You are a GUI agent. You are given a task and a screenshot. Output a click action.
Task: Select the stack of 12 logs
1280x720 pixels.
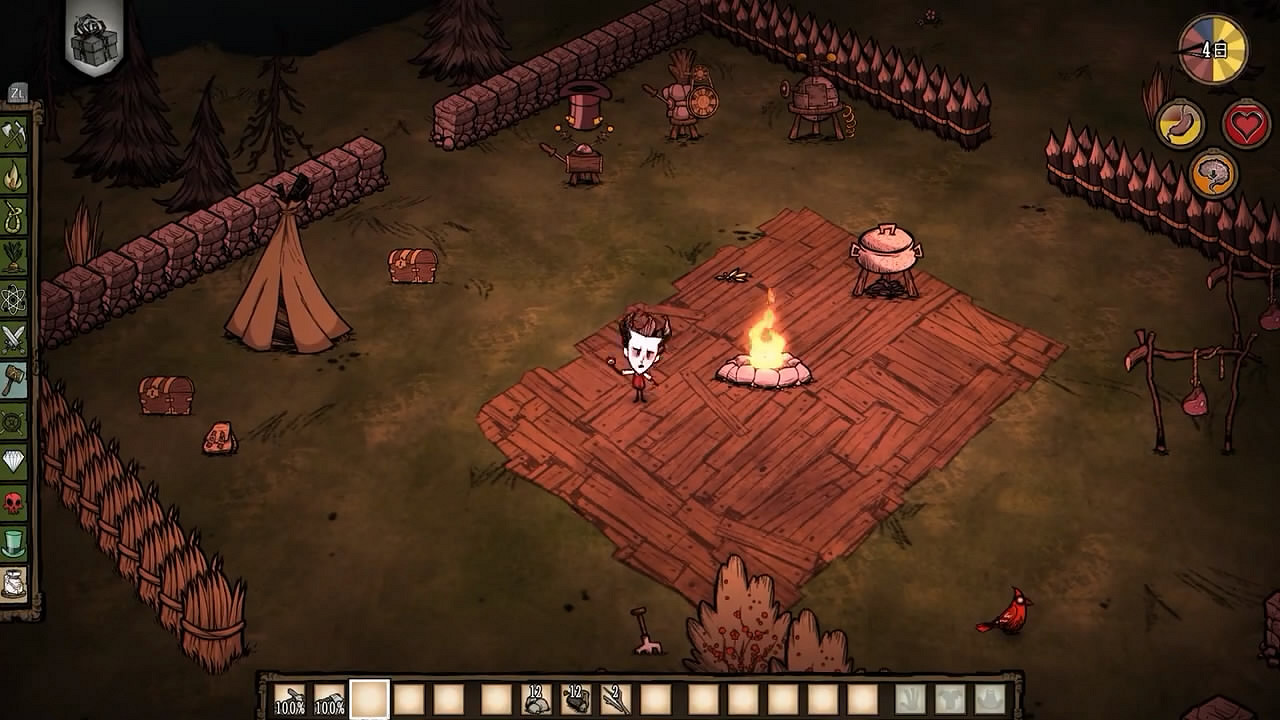[x=575, y=699]
